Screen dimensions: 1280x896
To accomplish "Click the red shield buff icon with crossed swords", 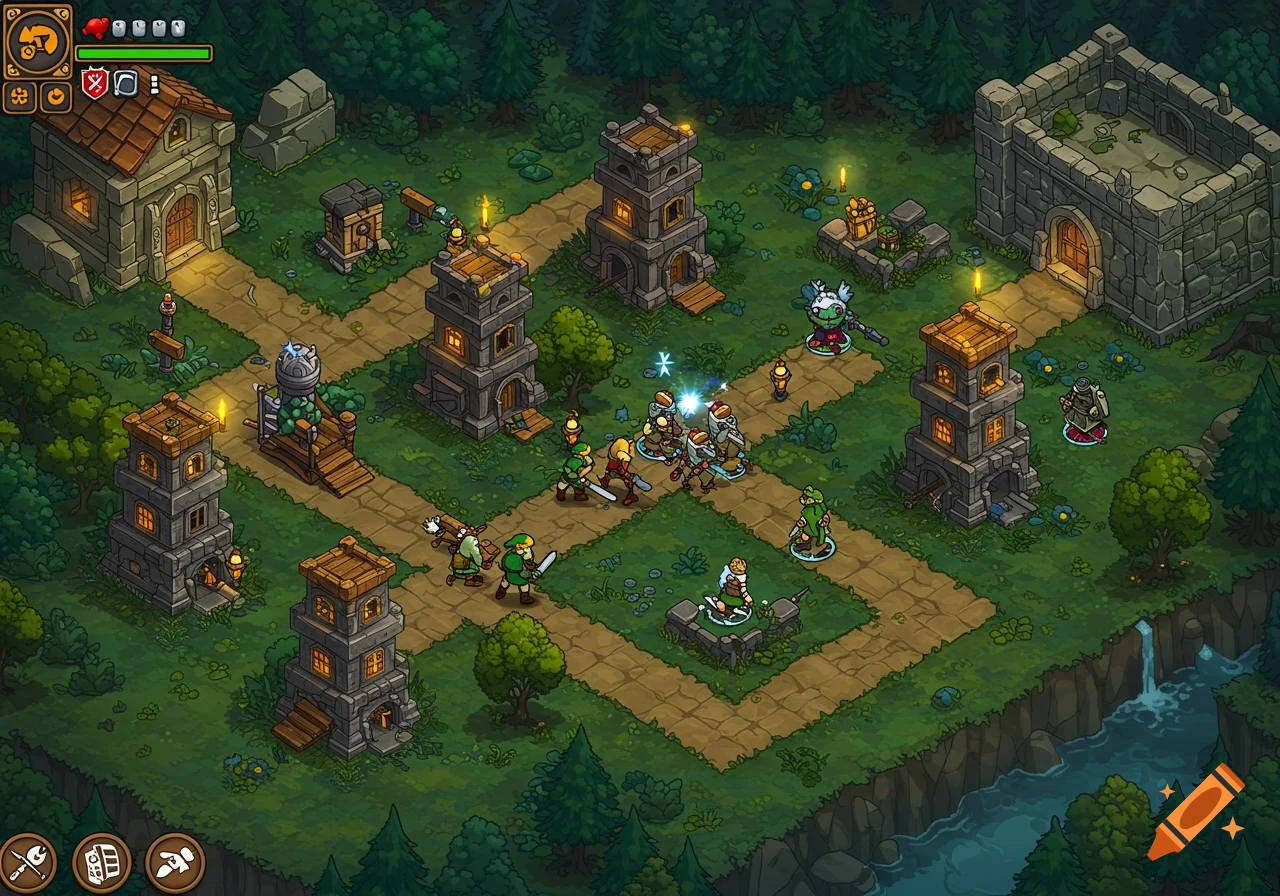I will point(95,83).
